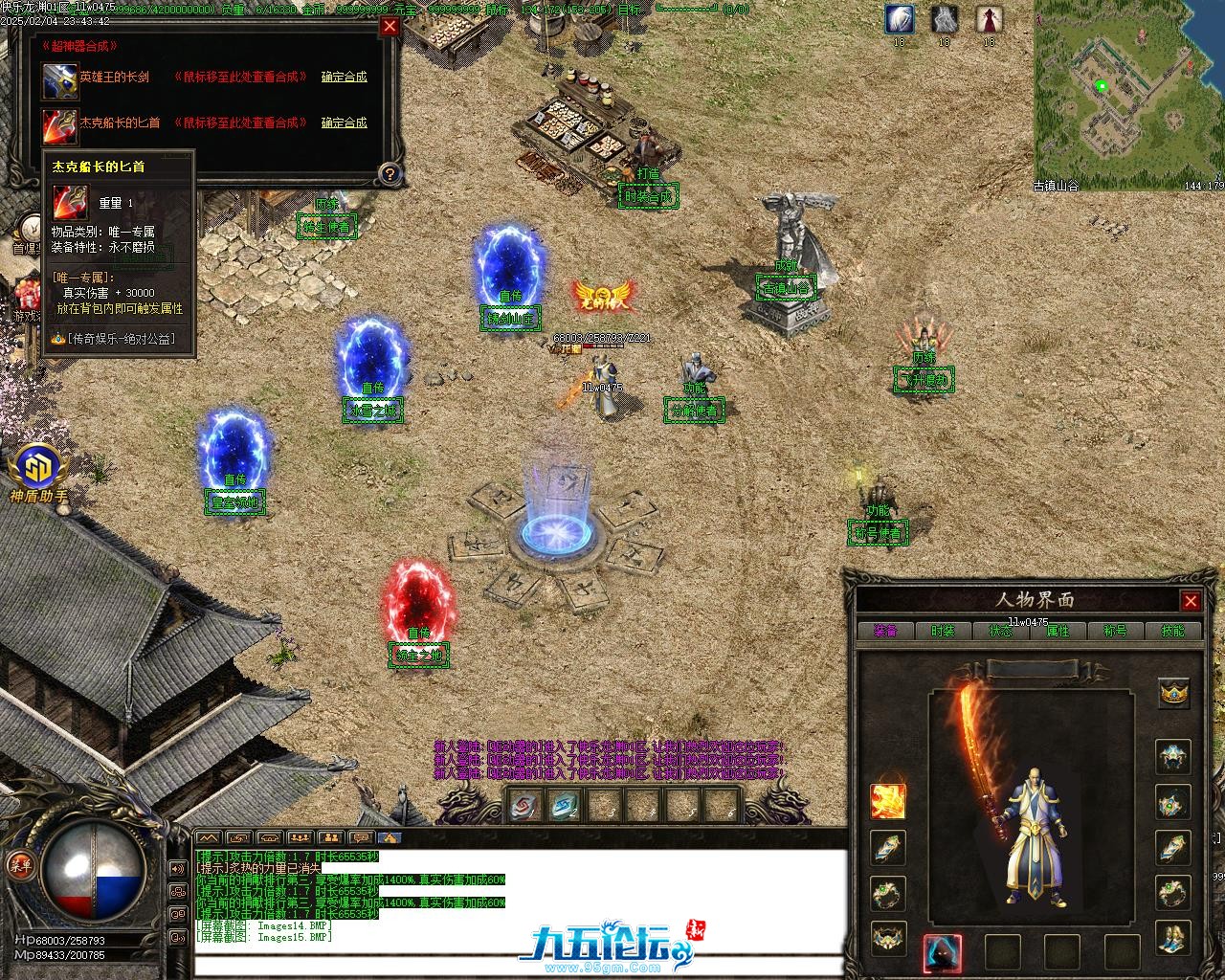This screenshot has width=1225, height=980.
Task: Switch to the 时装 tab
Action: [943, 631]
